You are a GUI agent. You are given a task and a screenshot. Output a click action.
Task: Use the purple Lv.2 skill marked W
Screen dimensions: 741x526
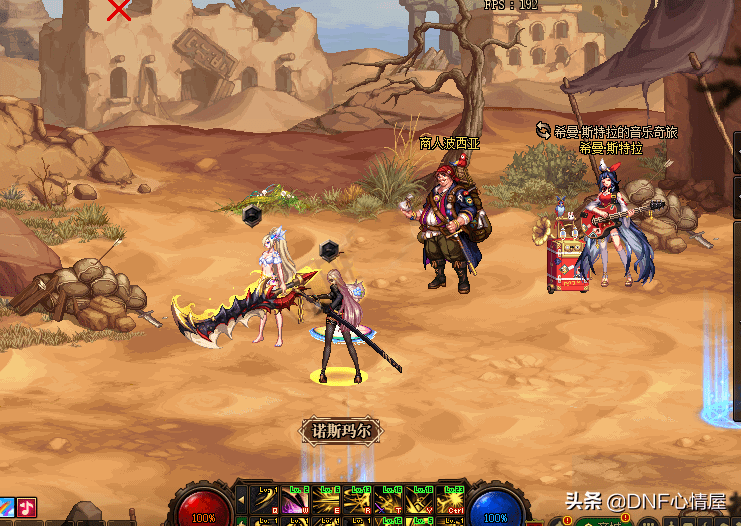[294, 498]
